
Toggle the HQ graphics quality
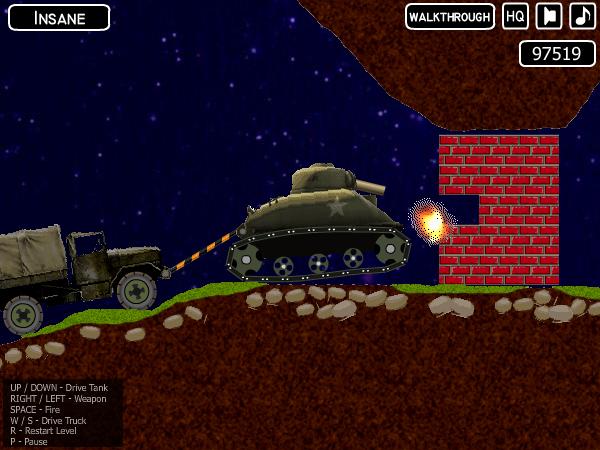[515, 17]
